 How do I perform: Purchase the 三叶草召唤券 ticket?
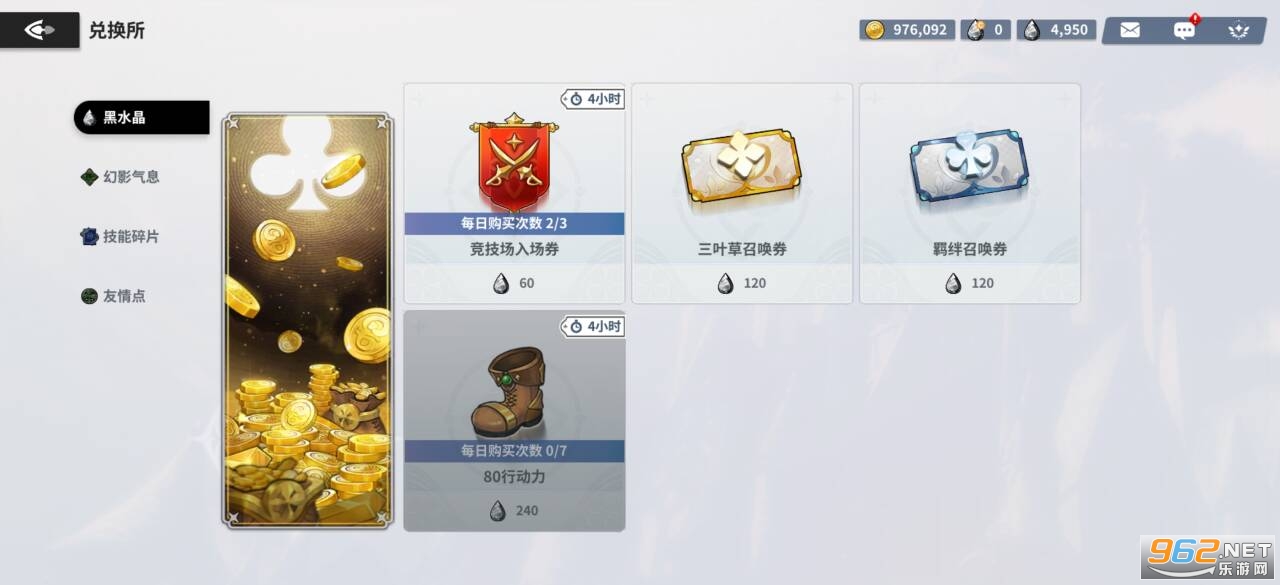point(742,193)
